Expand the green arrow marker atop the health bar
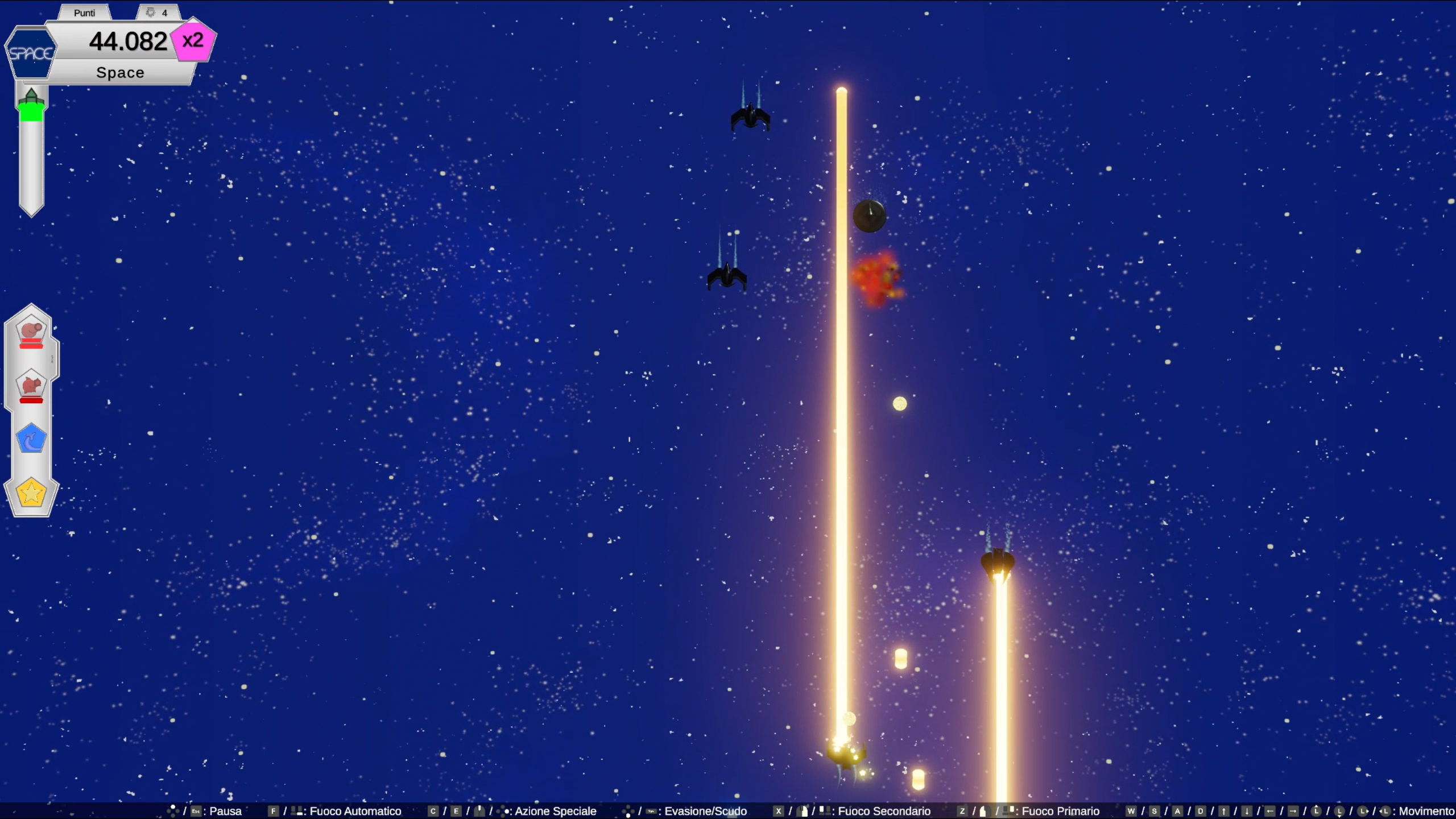The width and height of the screenshot is (1456, 819). click(x=32, y=95)
